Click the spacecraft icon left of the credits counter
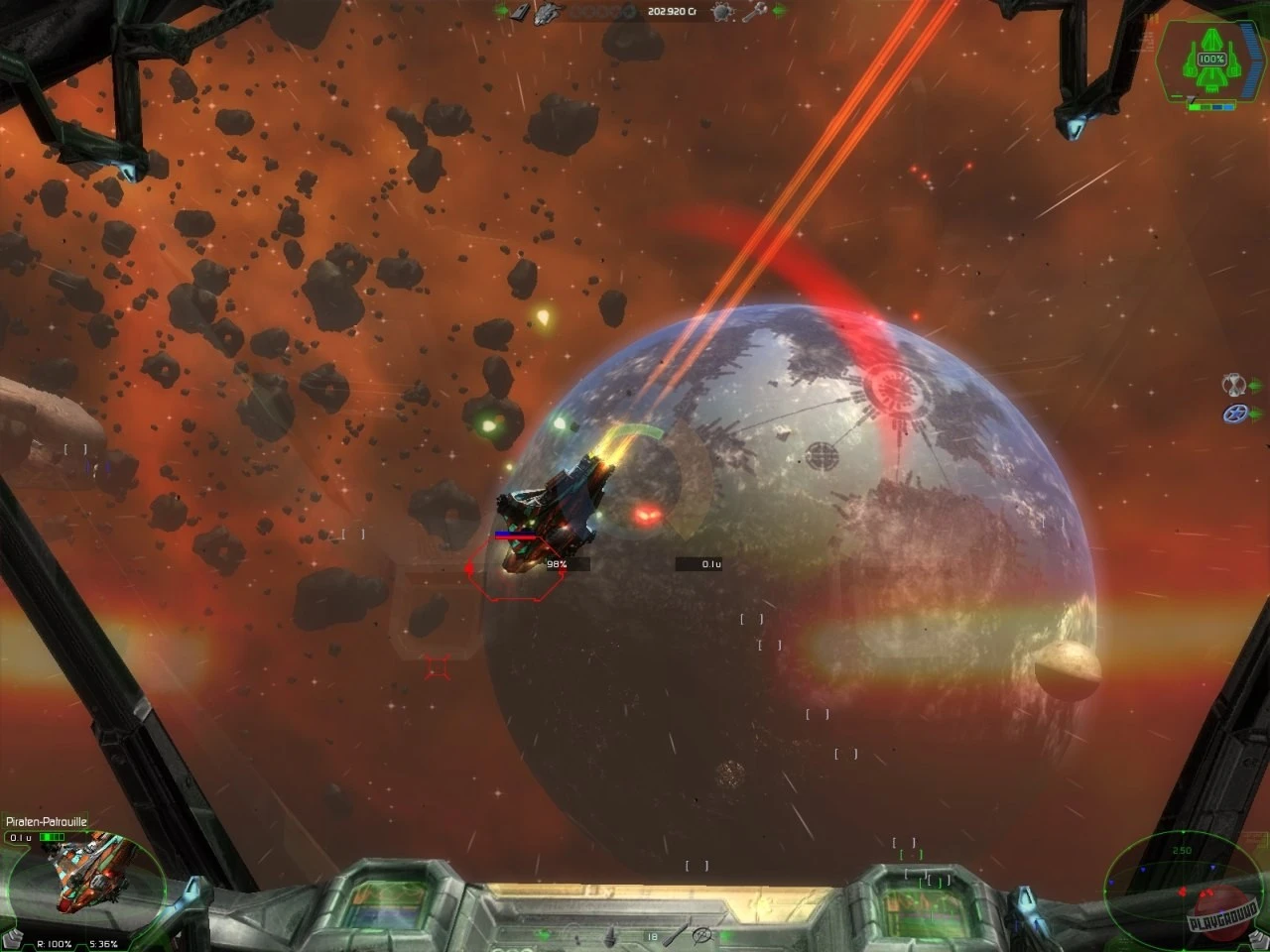1270x952 pixels. click(546, 13)
